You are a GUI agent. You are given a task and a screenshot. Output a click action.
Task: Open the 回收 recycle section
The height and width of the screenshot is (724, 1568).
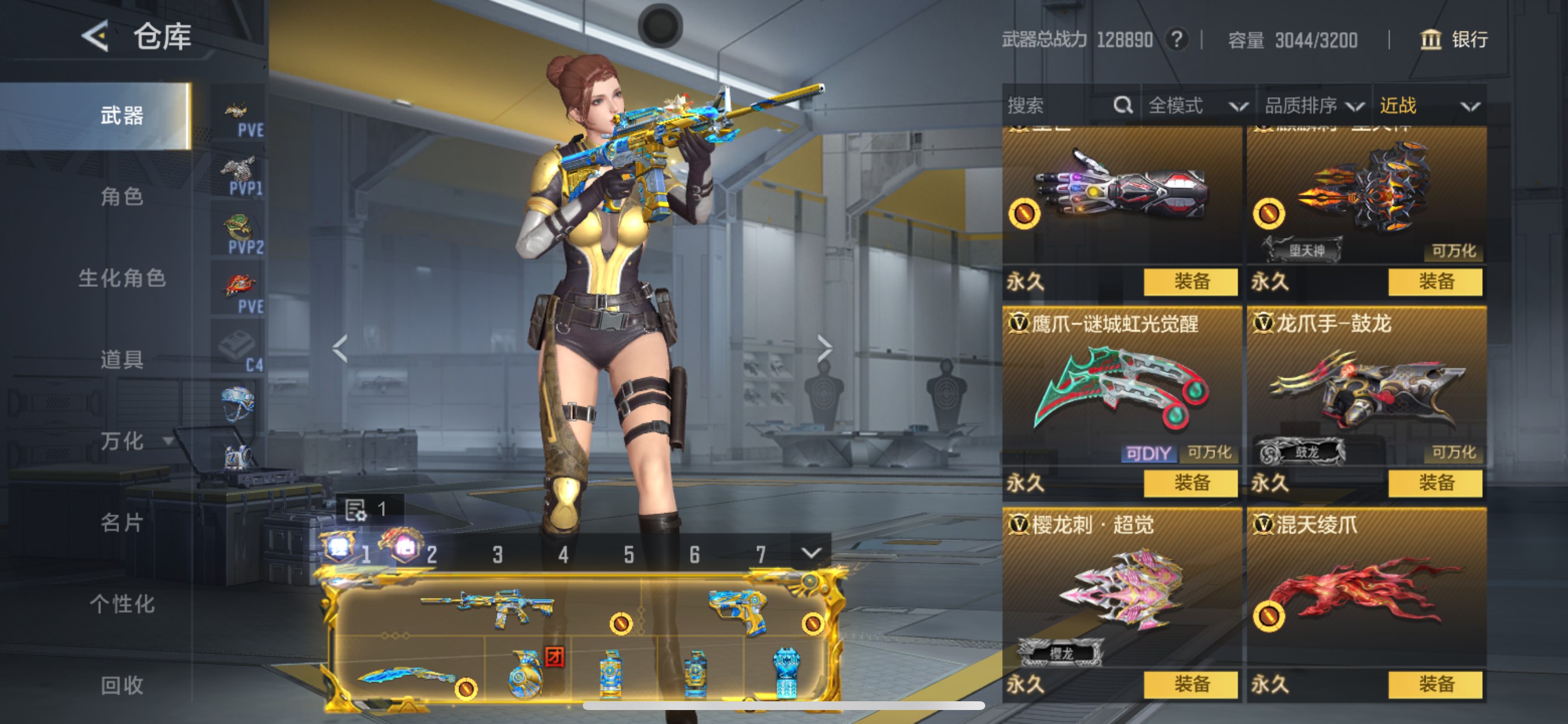122,685
